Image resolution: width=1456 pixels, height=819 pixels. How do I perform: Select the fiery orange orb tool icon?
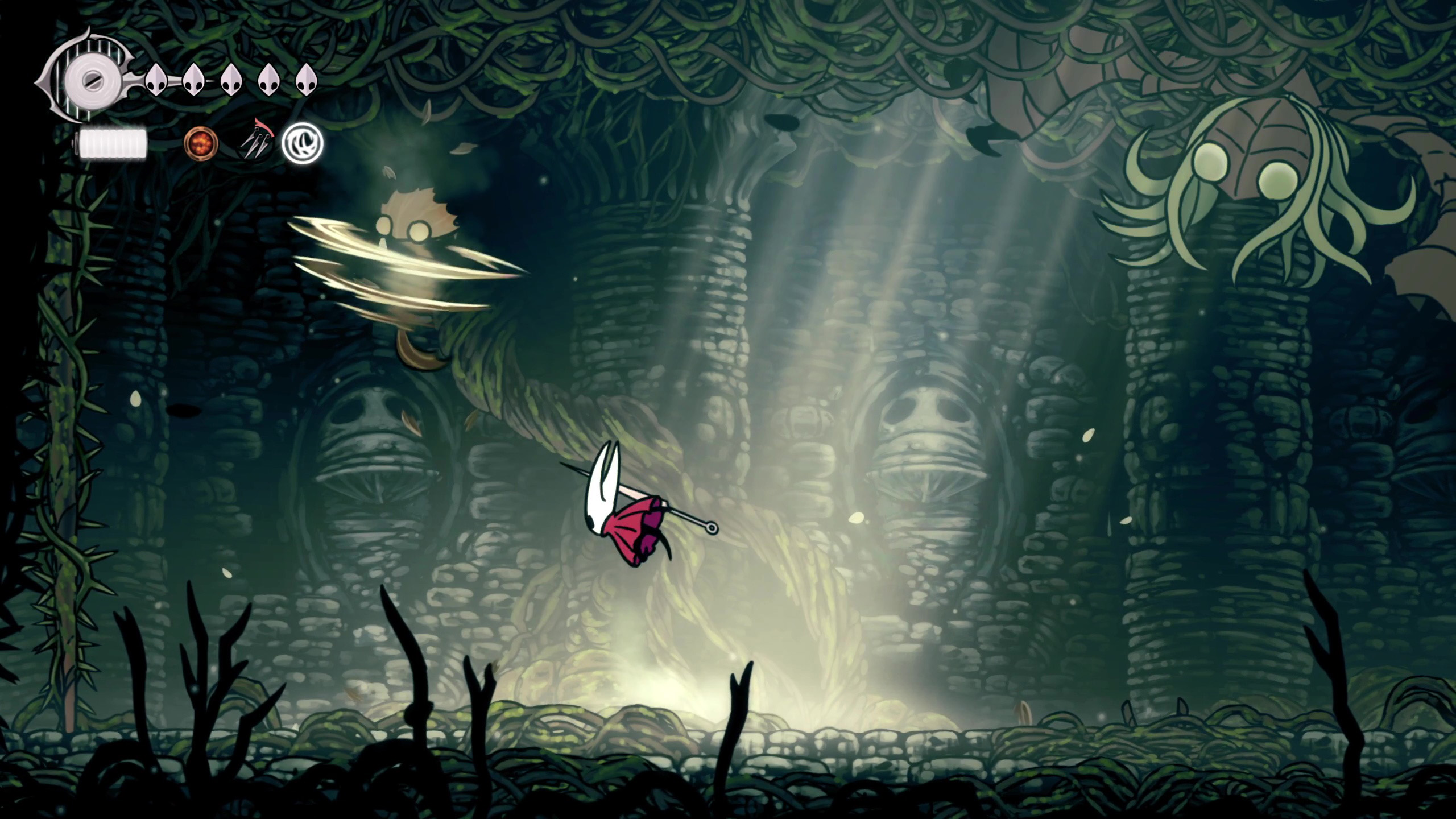(x=201, y=143)
